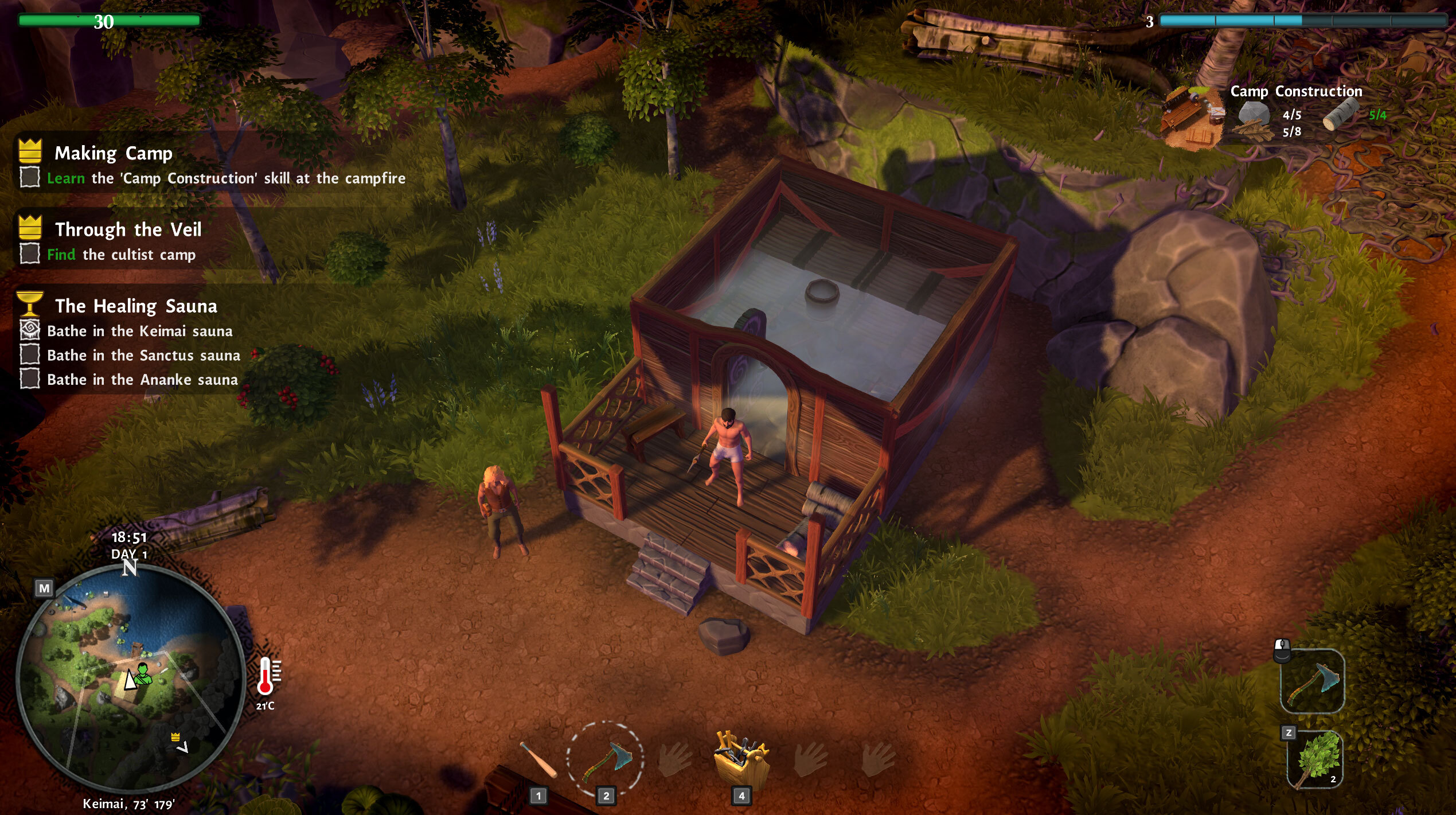
Task: Select the Making Camp quest tracker
Action: 113,153
